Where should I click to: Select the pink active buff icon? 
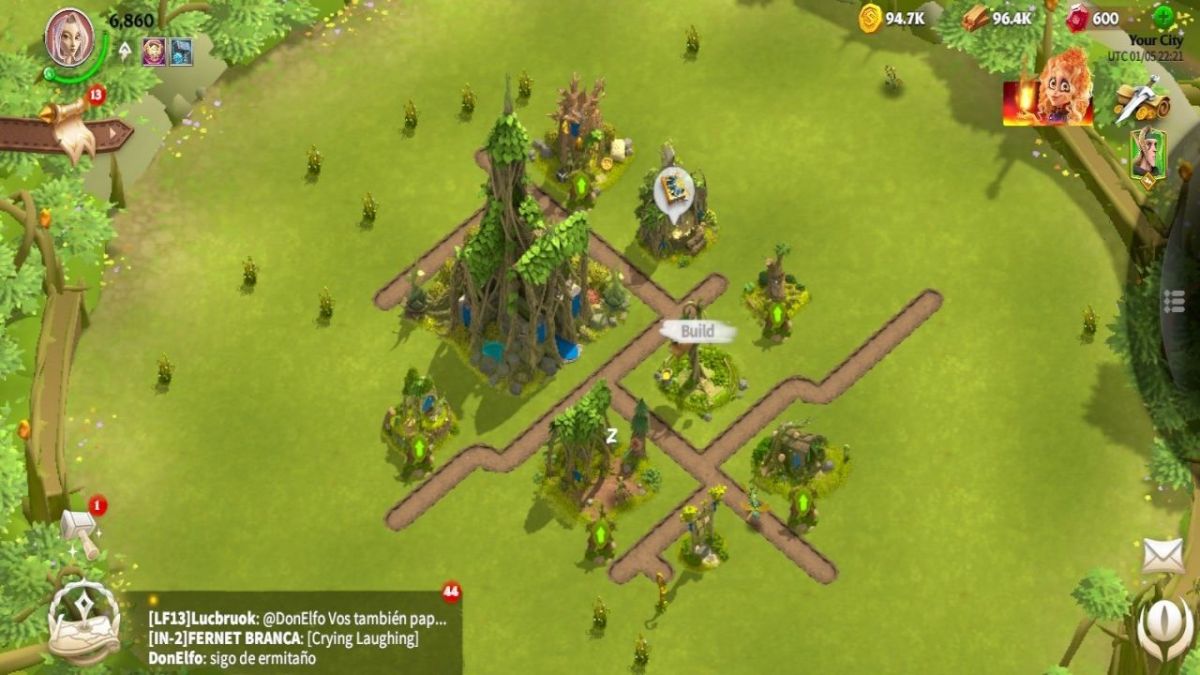(x=153, y=51)
